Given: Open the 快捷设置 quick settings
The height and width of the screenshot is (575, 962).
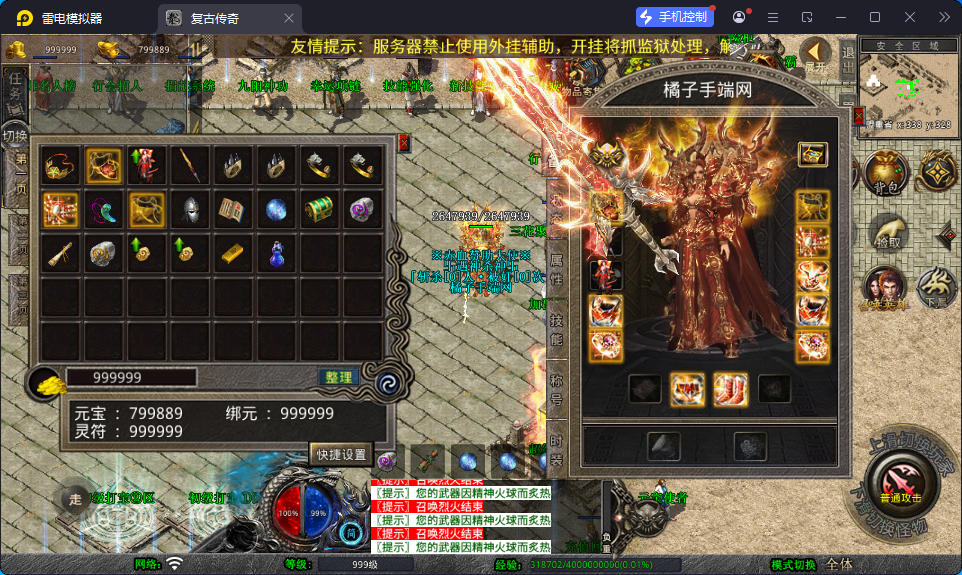Looking at the screenshot, I should (x=341, y=453).
